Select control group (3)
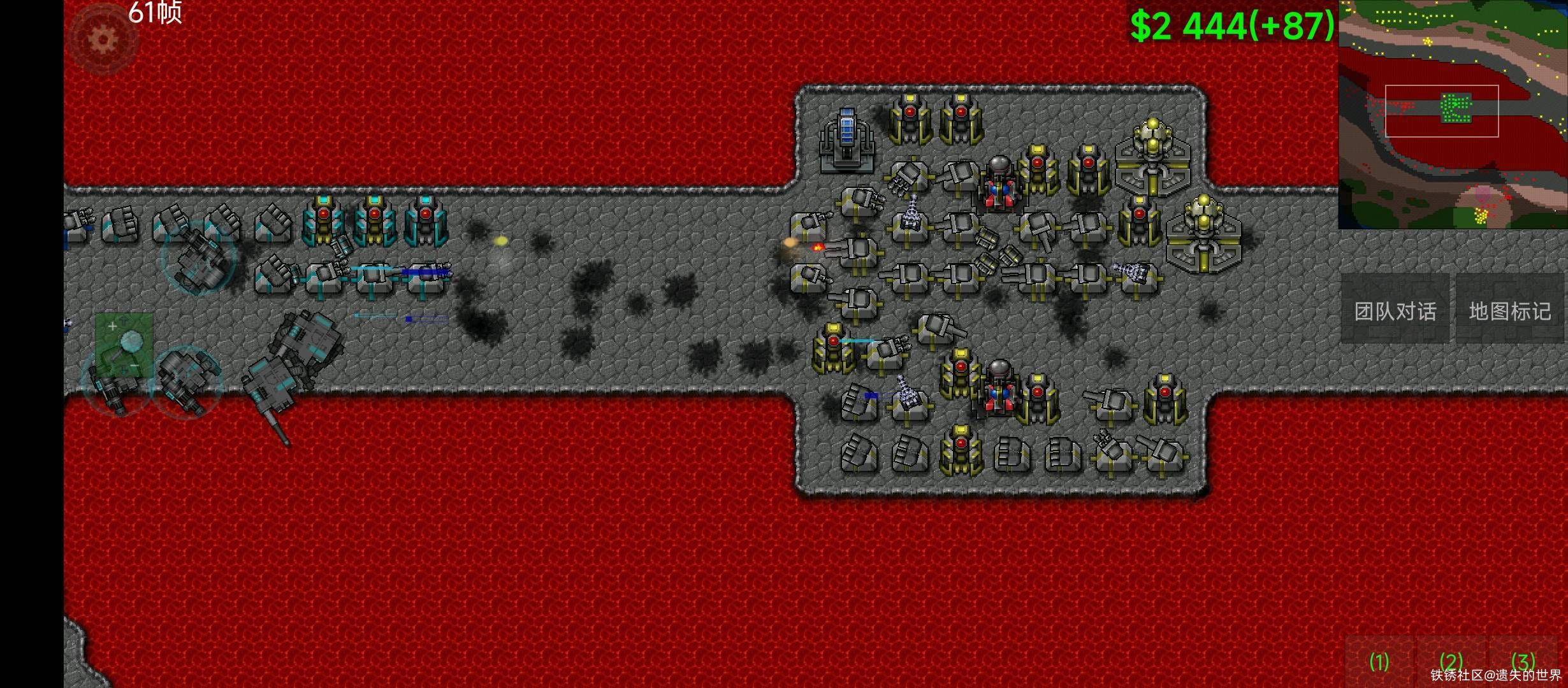The image size is (1568, 688). pyautogui.click(x=1523, y=661)
